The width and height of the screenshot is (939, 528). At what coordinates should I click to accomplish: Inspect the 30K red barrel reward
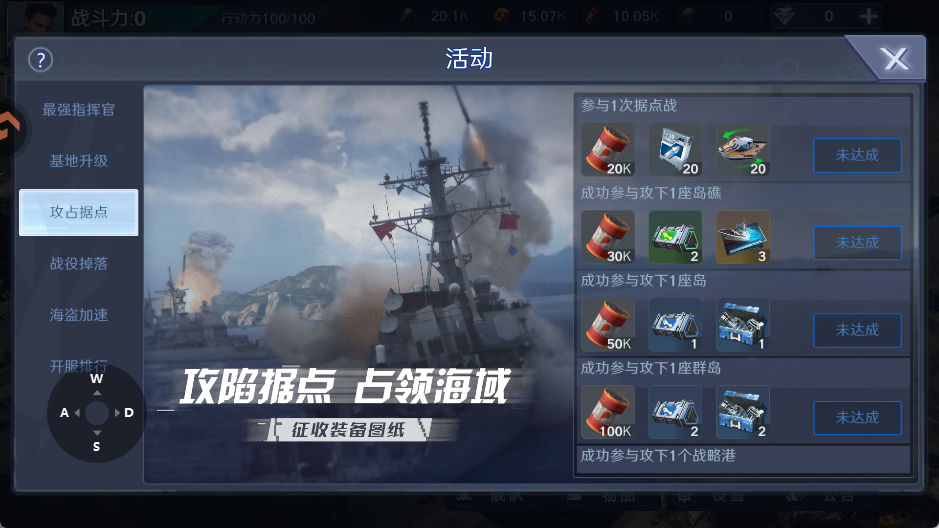pos(607,237)
